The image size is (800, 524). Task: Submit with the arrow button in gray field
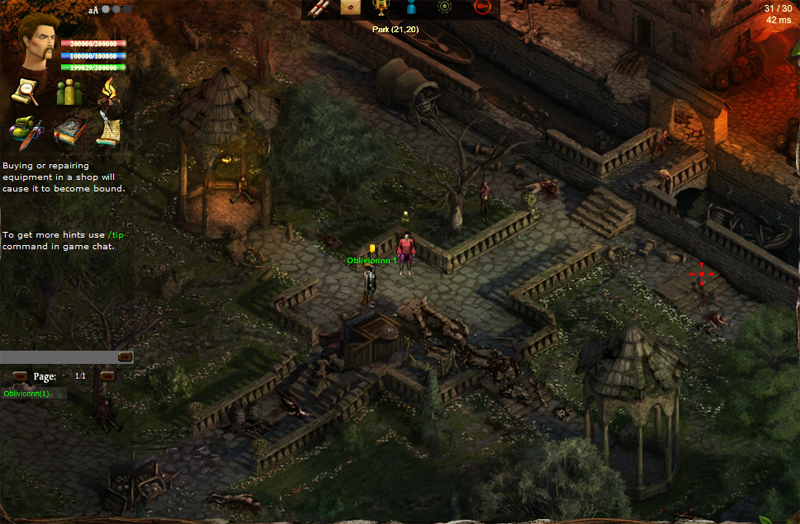125,356
